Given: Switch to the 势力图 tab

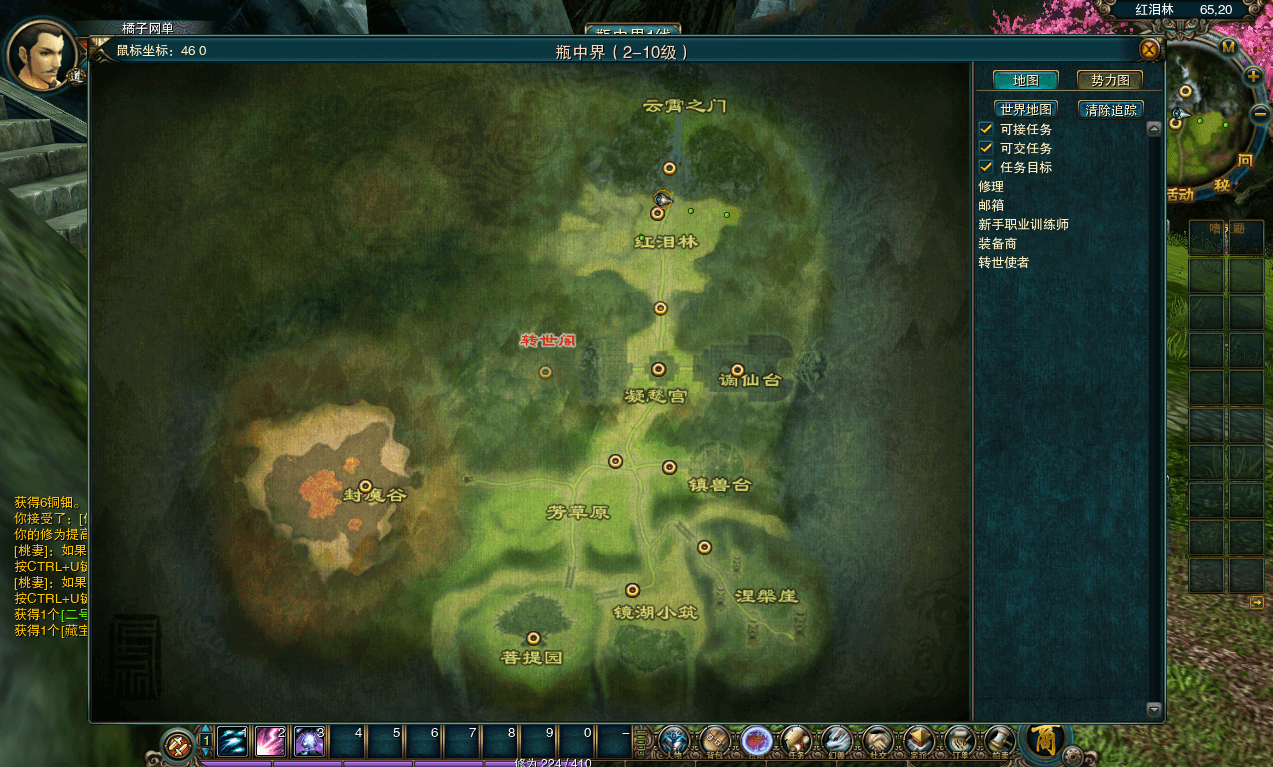Looking at the screenshot, I should pyautogui.click(x=1110, y=80).
